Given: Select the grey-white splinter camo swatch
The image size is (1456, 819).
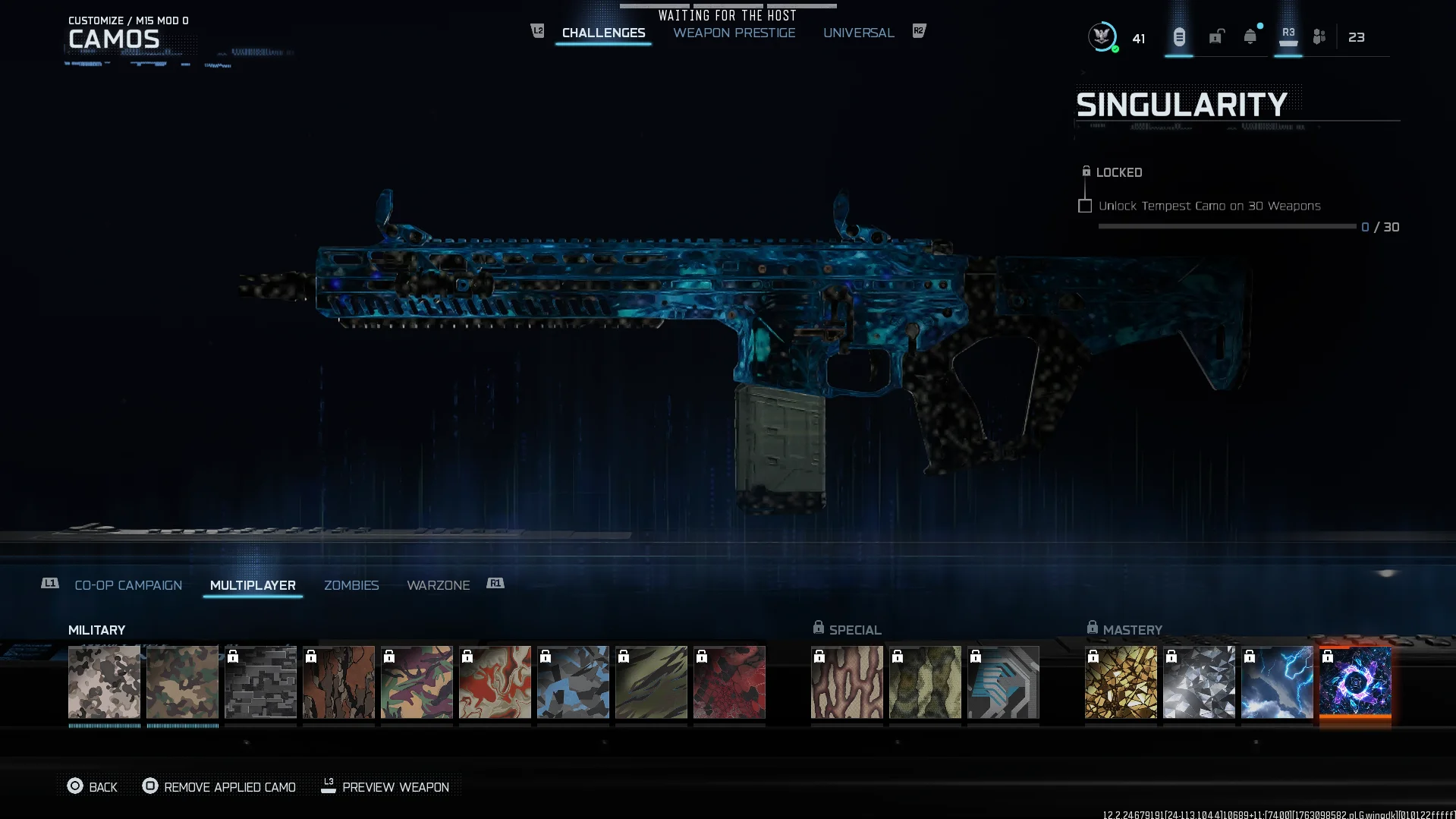Looking at the screenshot, I should click(105, 682).
